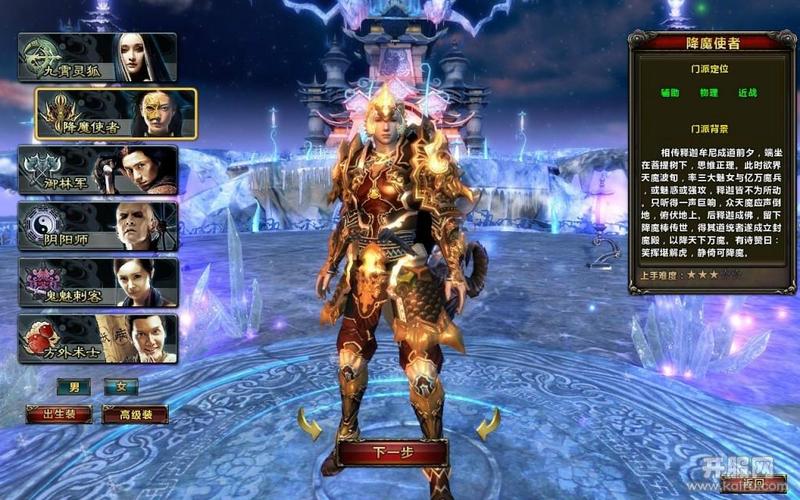Choose the 降魔使者 class tile
The width and height of the screenshot is (800, 500).
[x=116, y=113]
